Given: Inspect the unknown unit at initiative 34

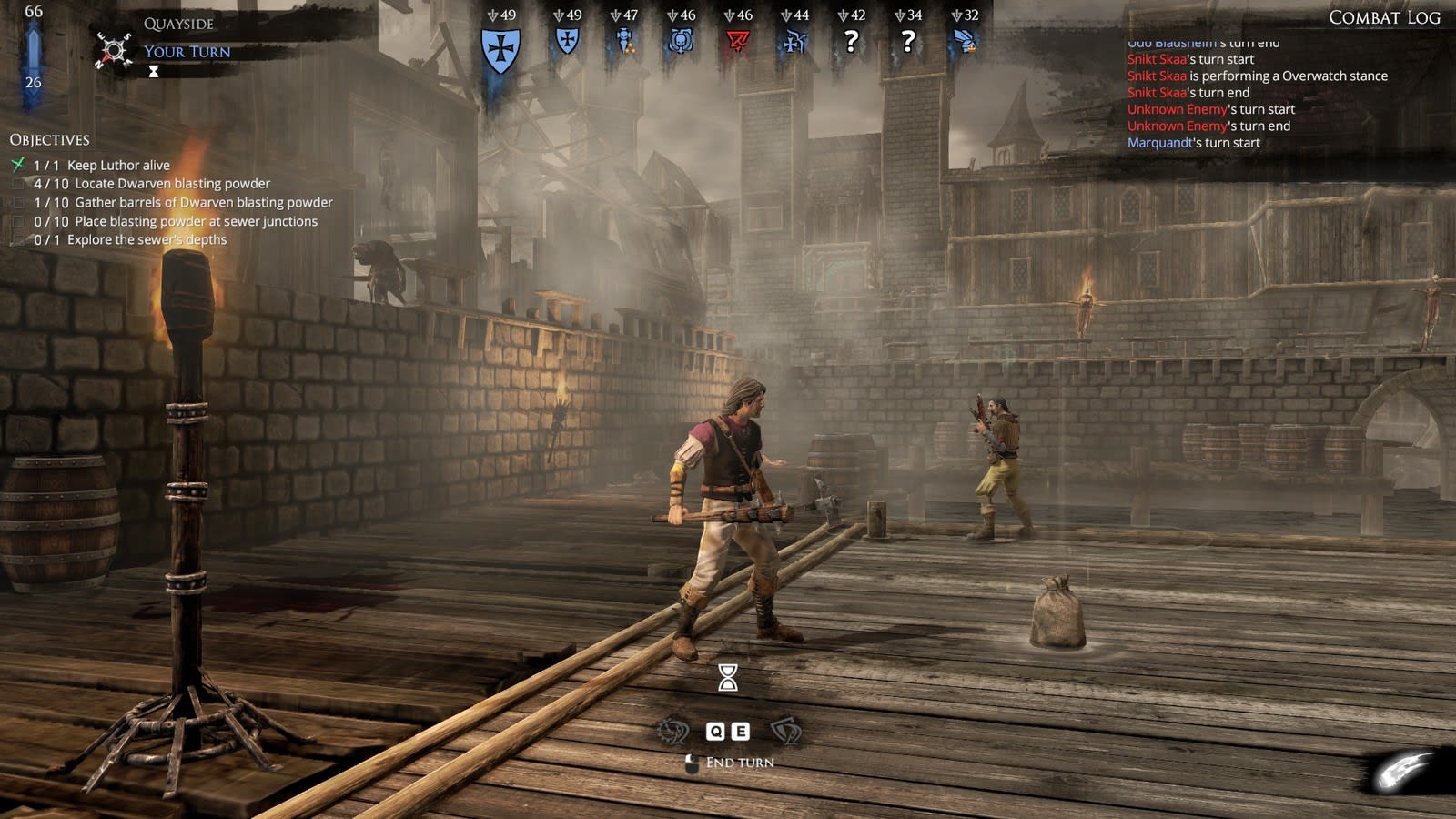Looking at the screenshot, I should (x=907, y=41).
